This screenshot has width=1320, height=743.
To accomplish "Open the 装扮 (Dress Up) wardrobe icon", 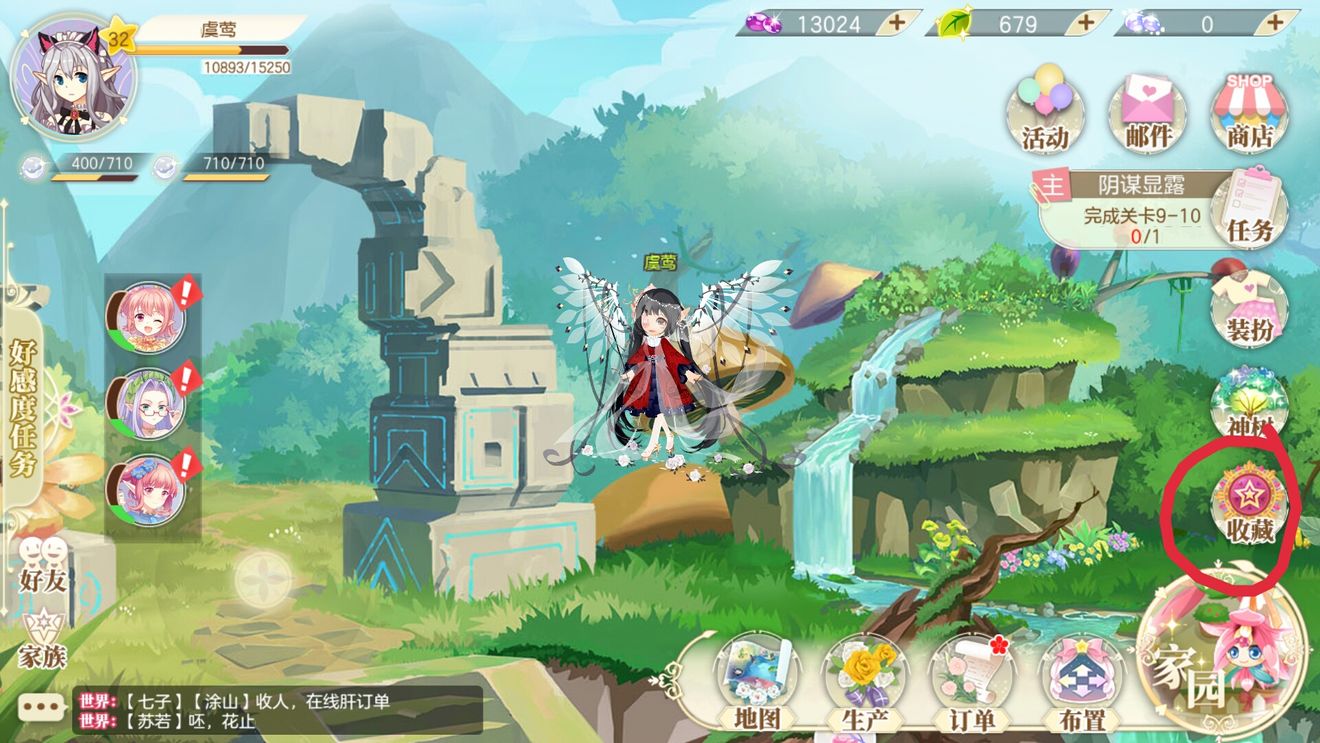I will (x=1250, y=310).
